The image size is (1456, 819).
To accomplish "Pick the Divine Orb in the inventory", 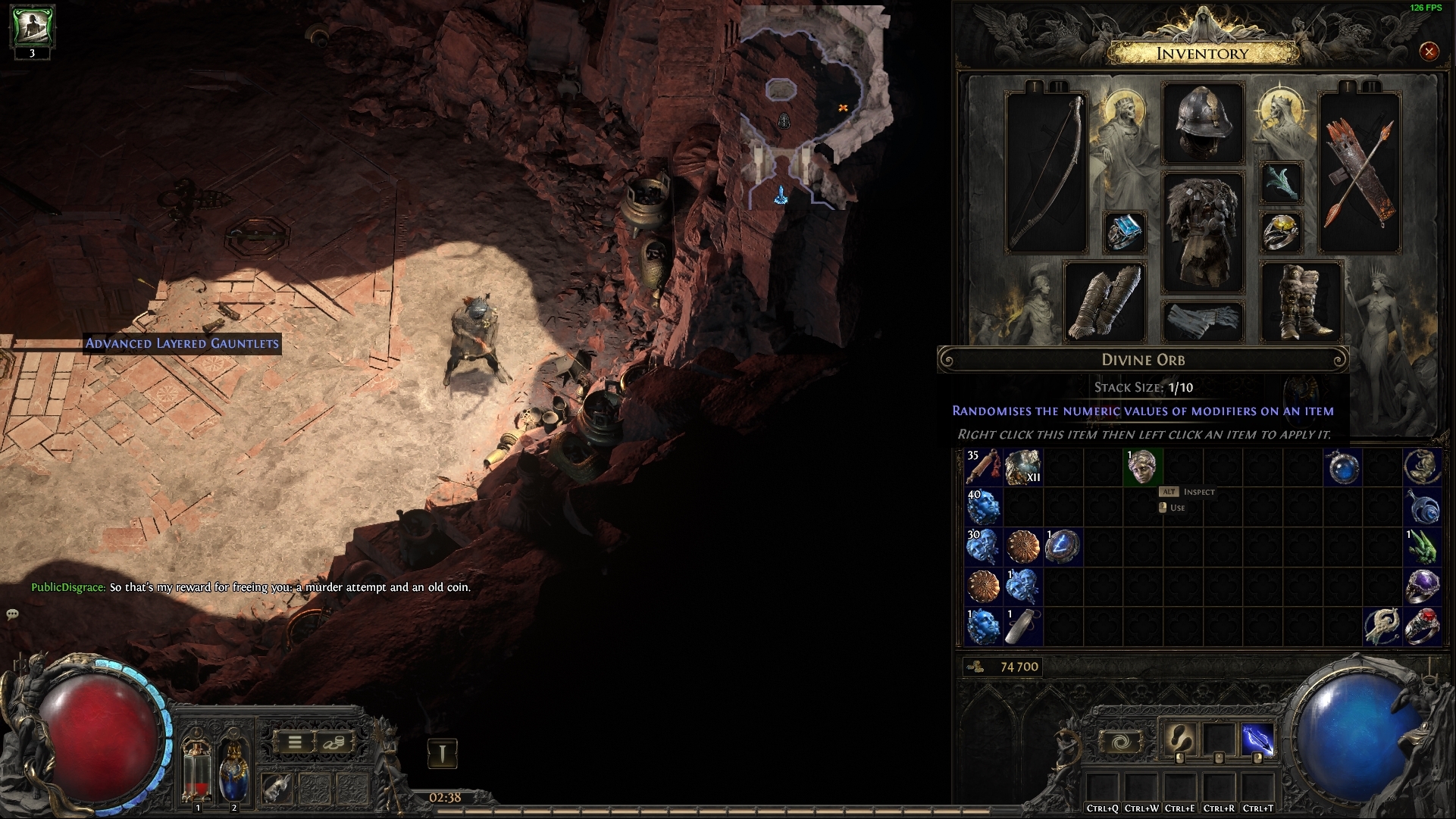I will coord(1142,467).
